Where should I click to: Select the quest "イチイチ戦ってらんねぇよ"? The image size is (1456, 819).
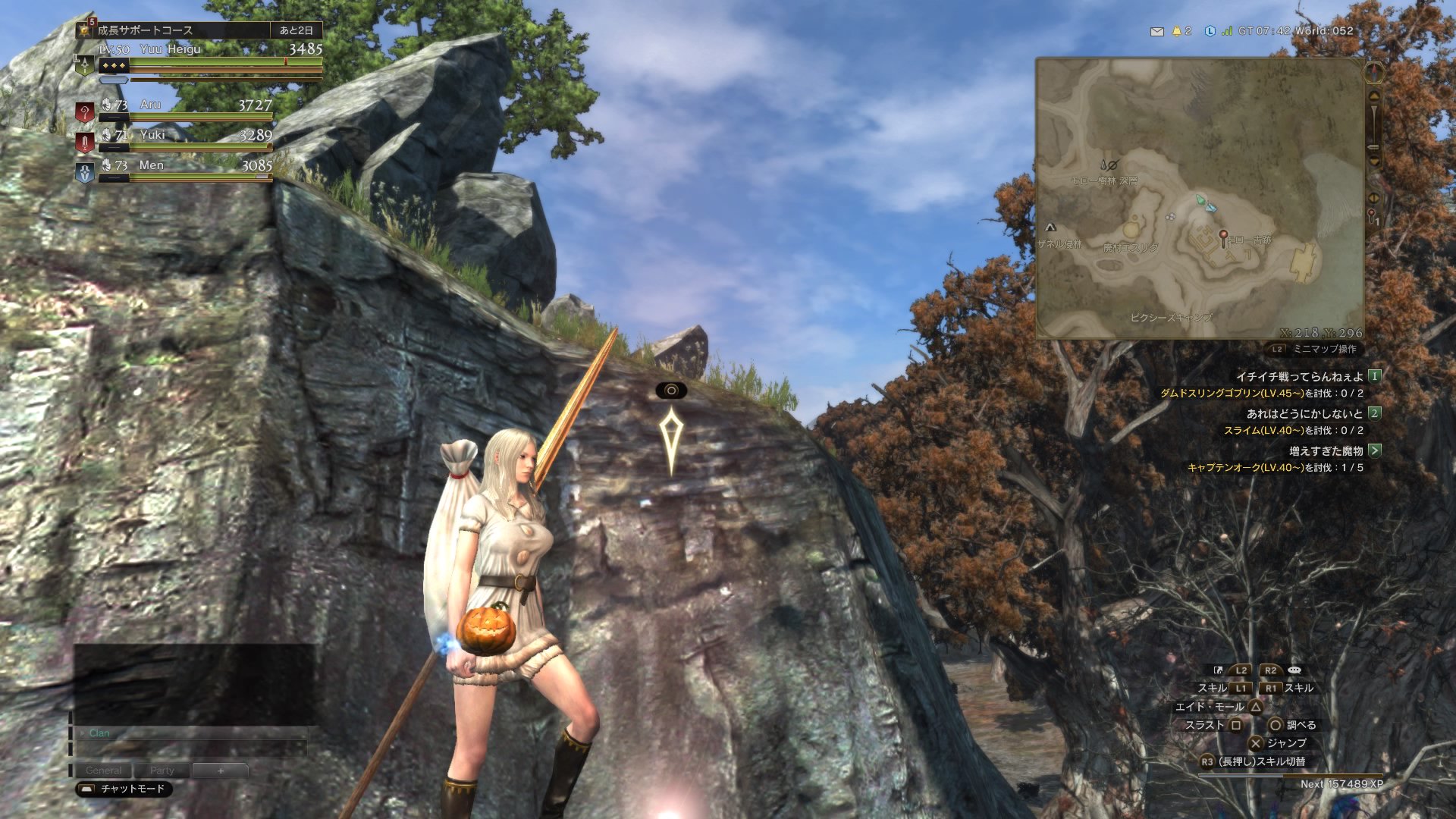(1299, 376)
